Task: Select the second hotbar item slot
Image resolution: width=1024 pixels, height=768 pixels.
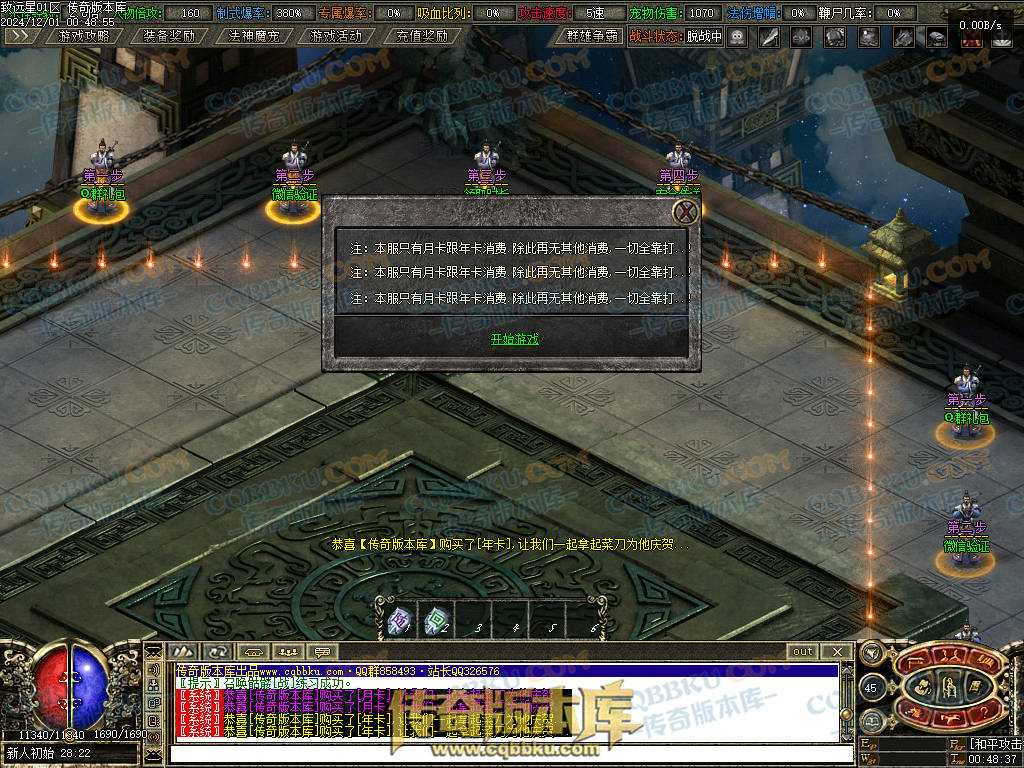Action: [x=436, y=620]
